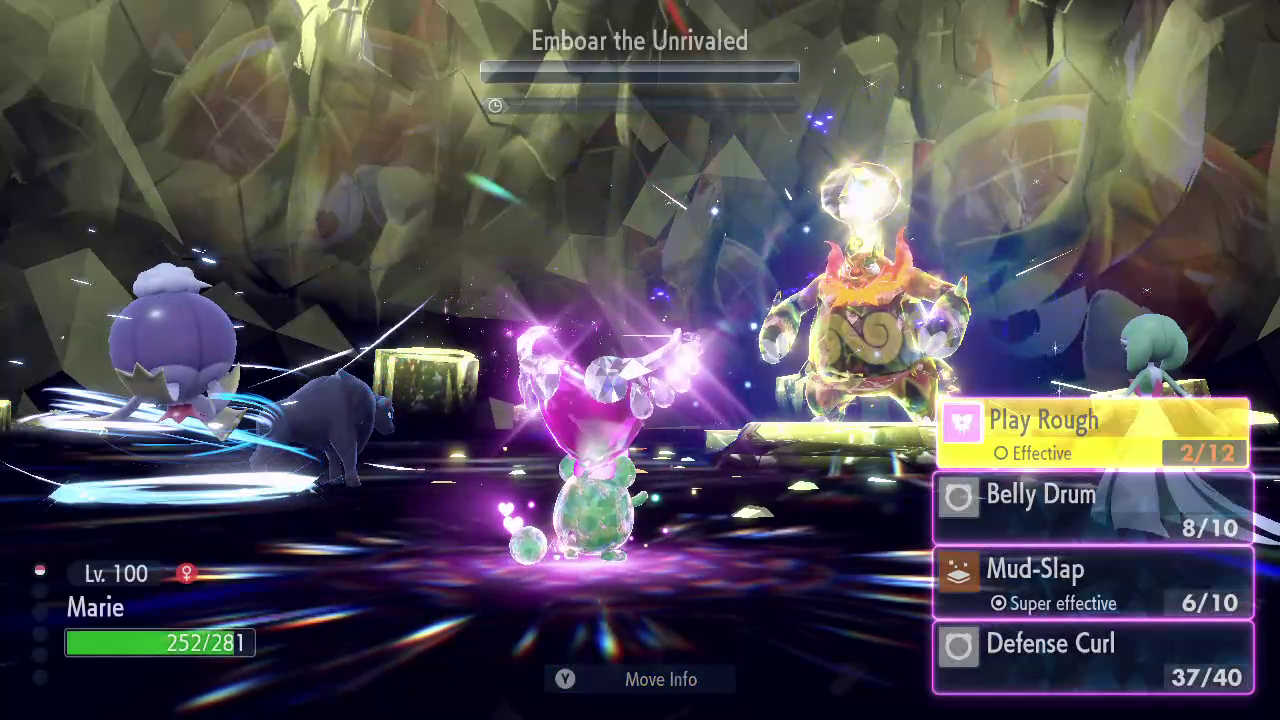Choose the Belly Drum move
1280x720 pixels.
1093,509
